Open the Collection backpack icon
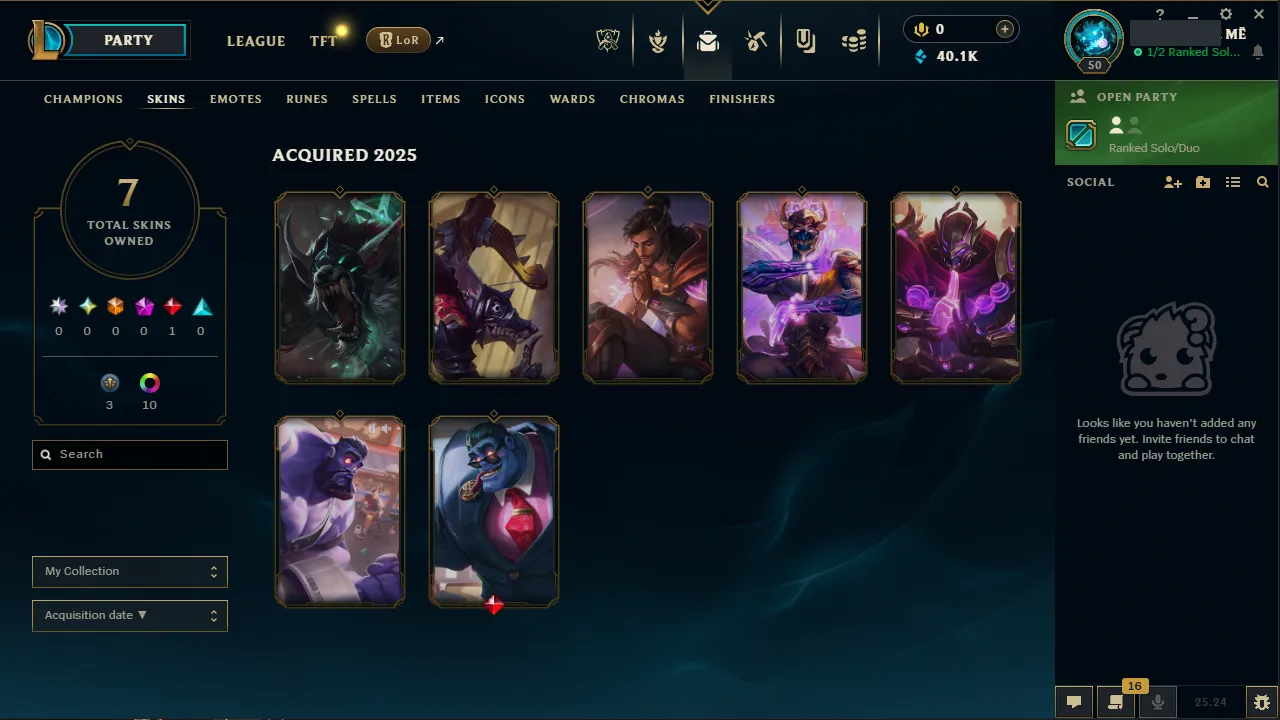 (708, 41)
